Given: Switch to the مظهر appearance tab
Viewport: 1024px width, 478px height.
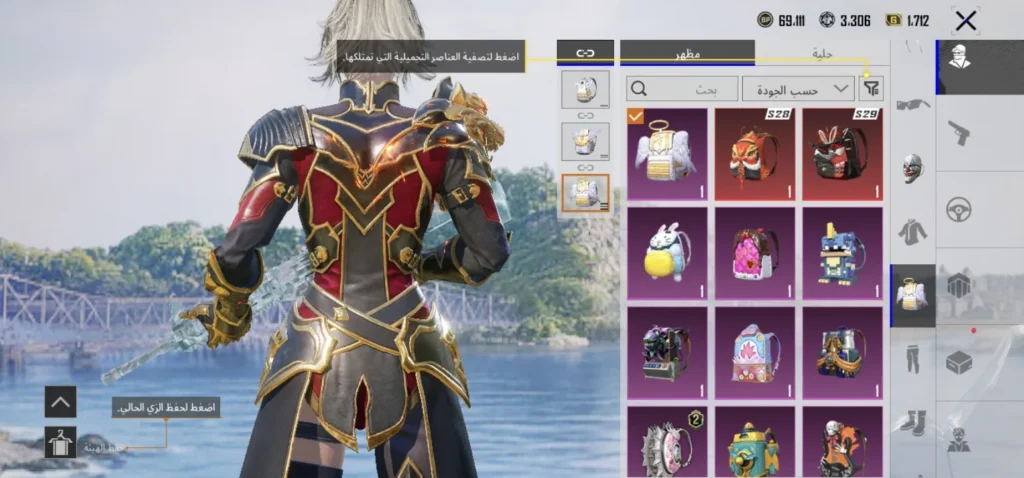Looking at the screenshot, I should (x=687, y=52).
